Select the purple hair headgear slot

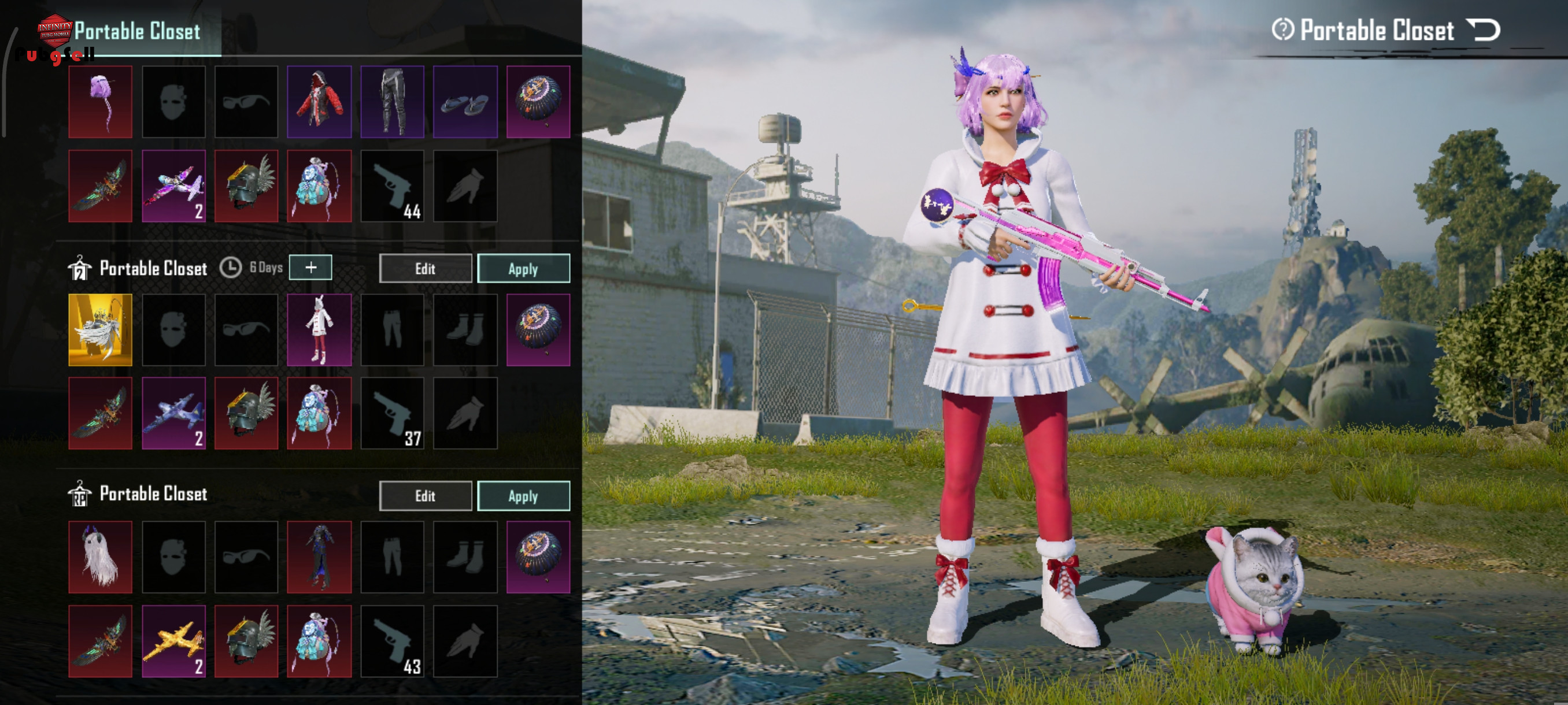pos(101,102)
